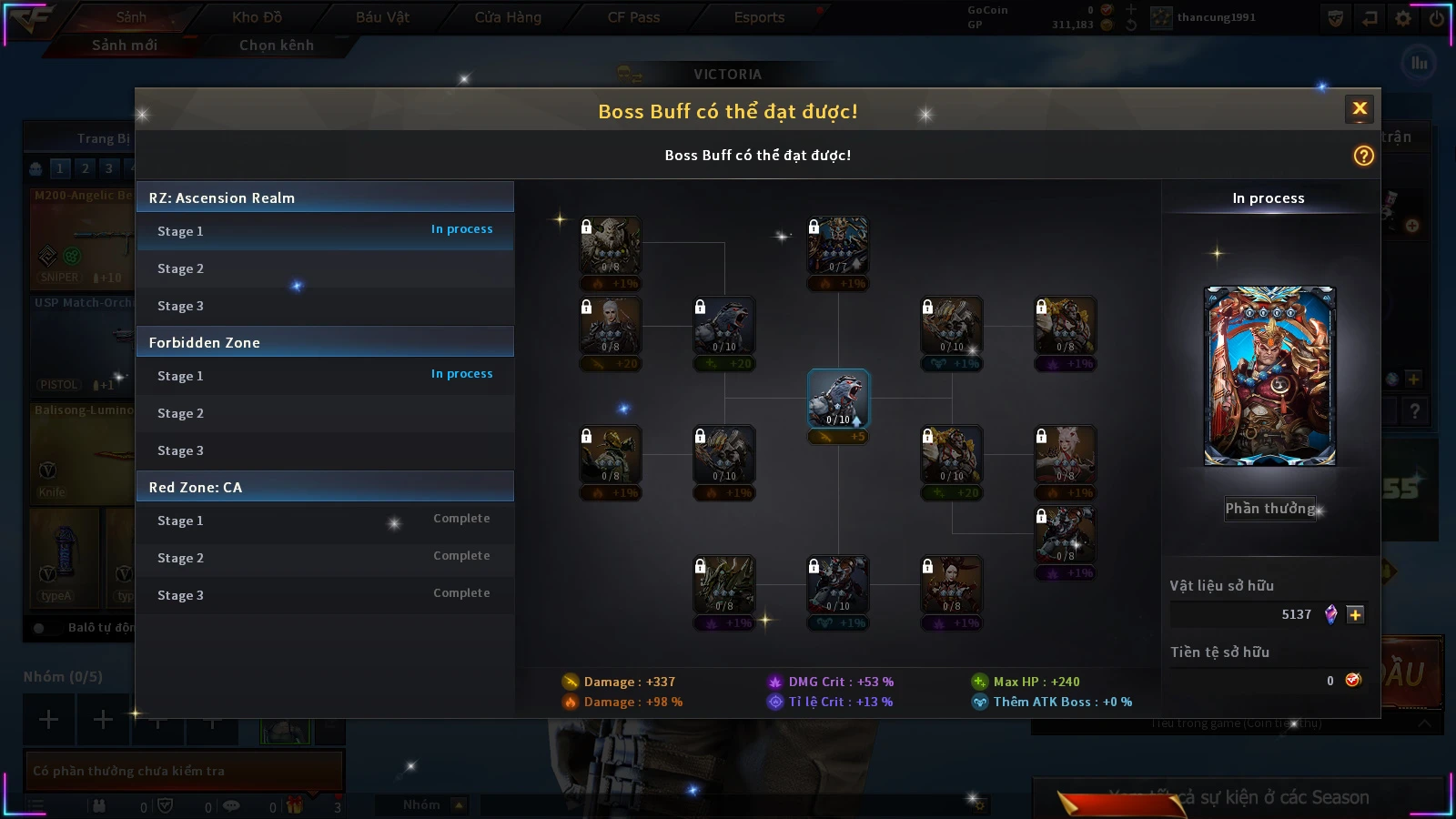
Task: Open the Báu Vật tab
Action: (x=382, y=17)
